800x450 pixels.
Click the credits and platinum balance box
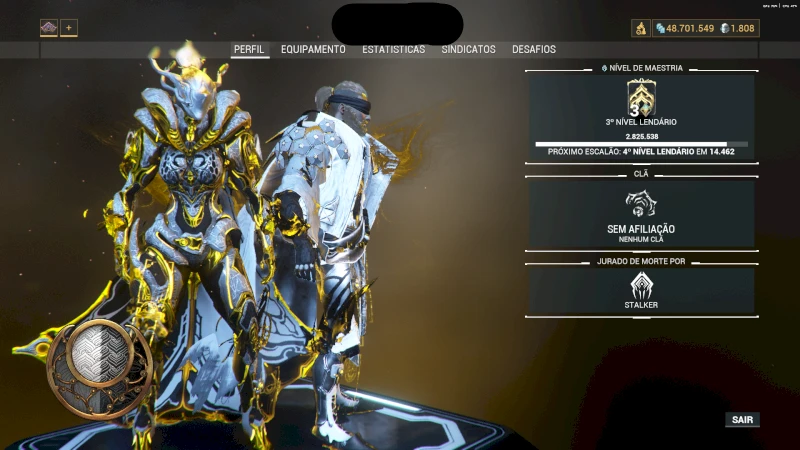(706, 28)
